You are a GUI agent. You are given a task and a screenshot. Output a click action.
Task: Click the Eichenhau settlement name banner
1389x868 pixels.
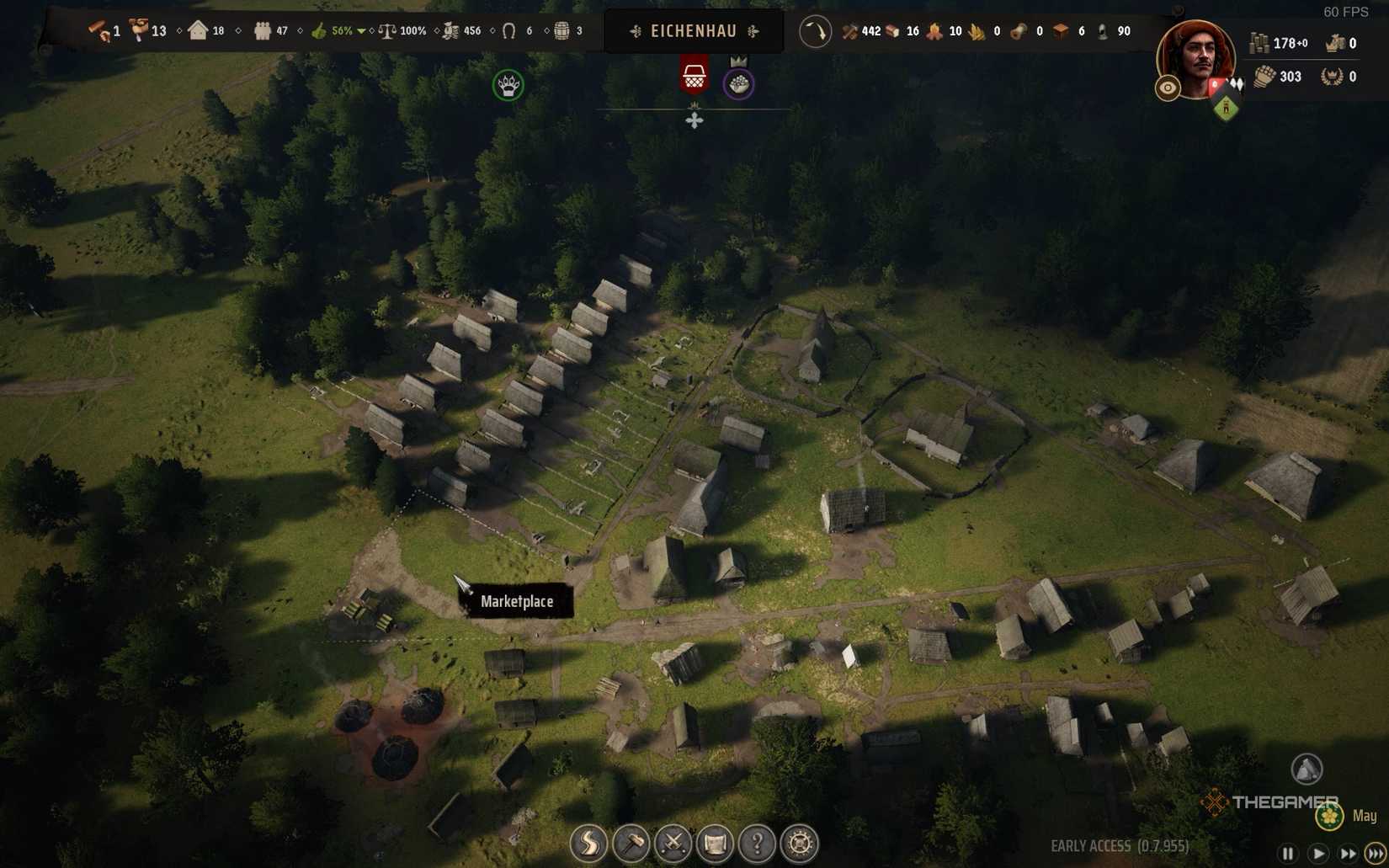(x=693, y=30)
